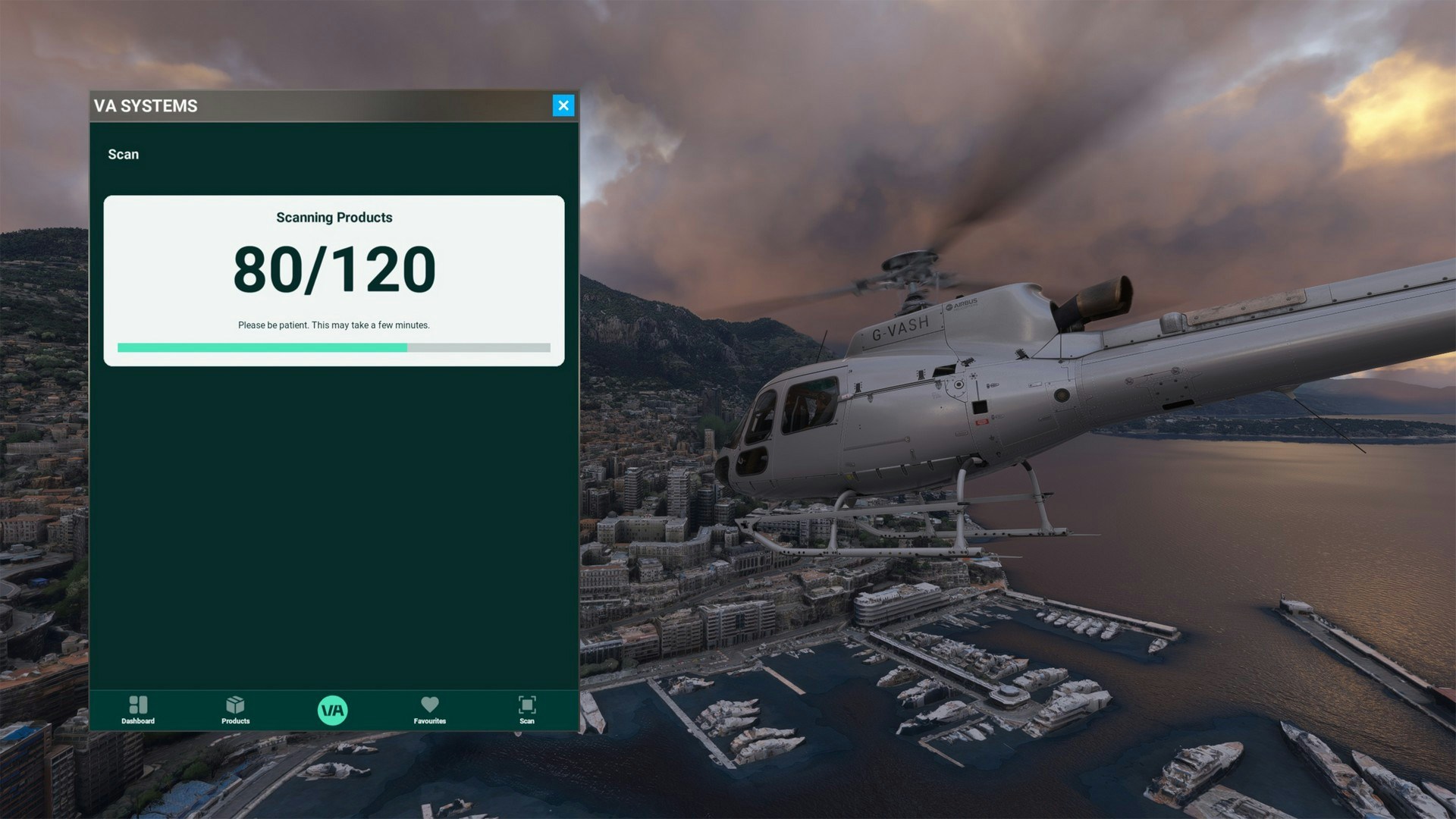1456x819 pixels.
Task: Show the Favourites tab
Action: coord(429,710)
